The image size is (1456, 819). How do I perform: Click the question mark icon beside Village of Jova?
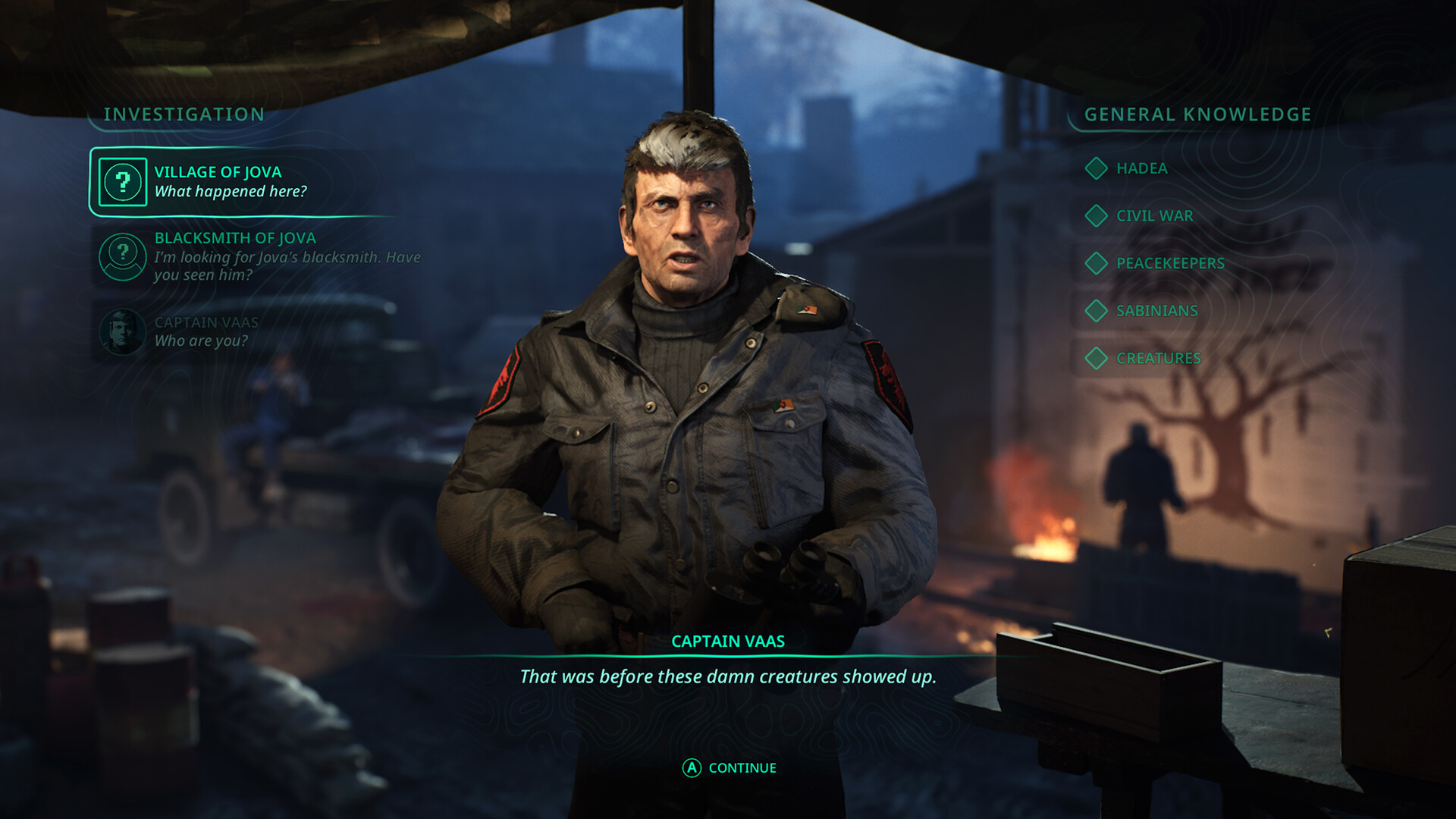click(124, 182)
